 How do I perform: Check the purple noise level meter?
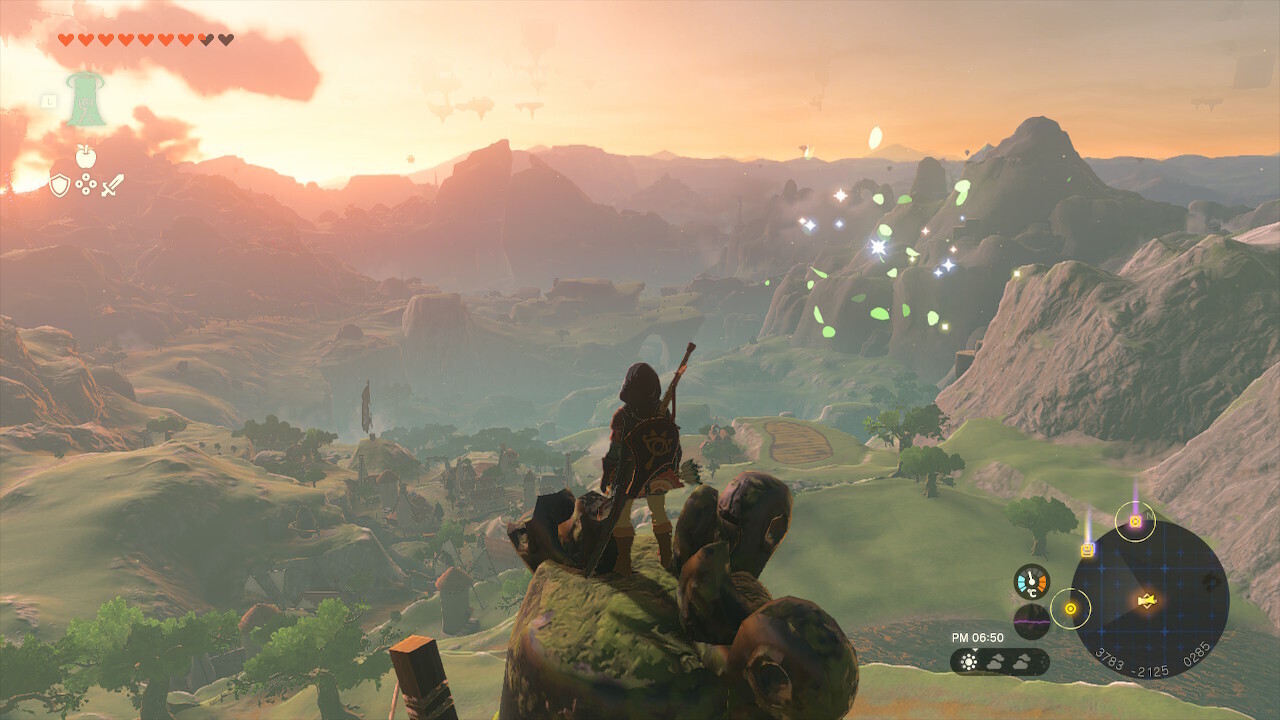coord(1031,621)
